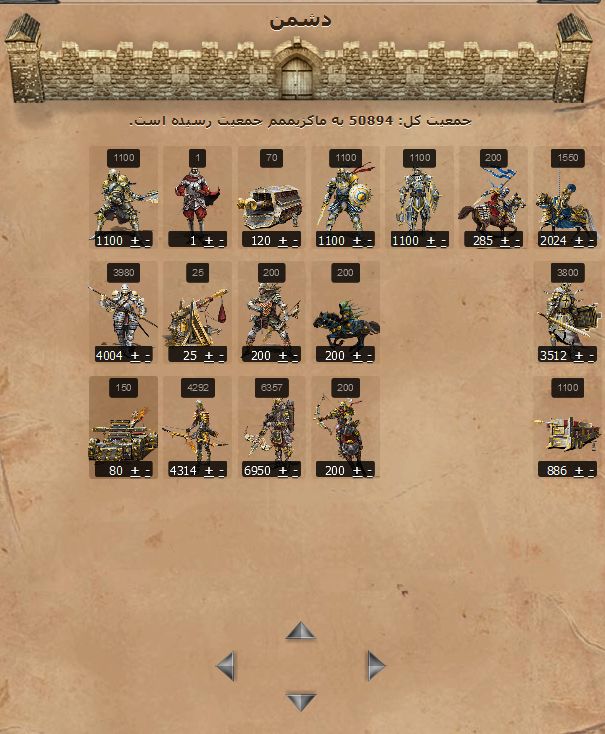The width and height of the screenshot is (605, 734).
Task: Increase the catapult unit count of 25
Action: coord(209,356)
